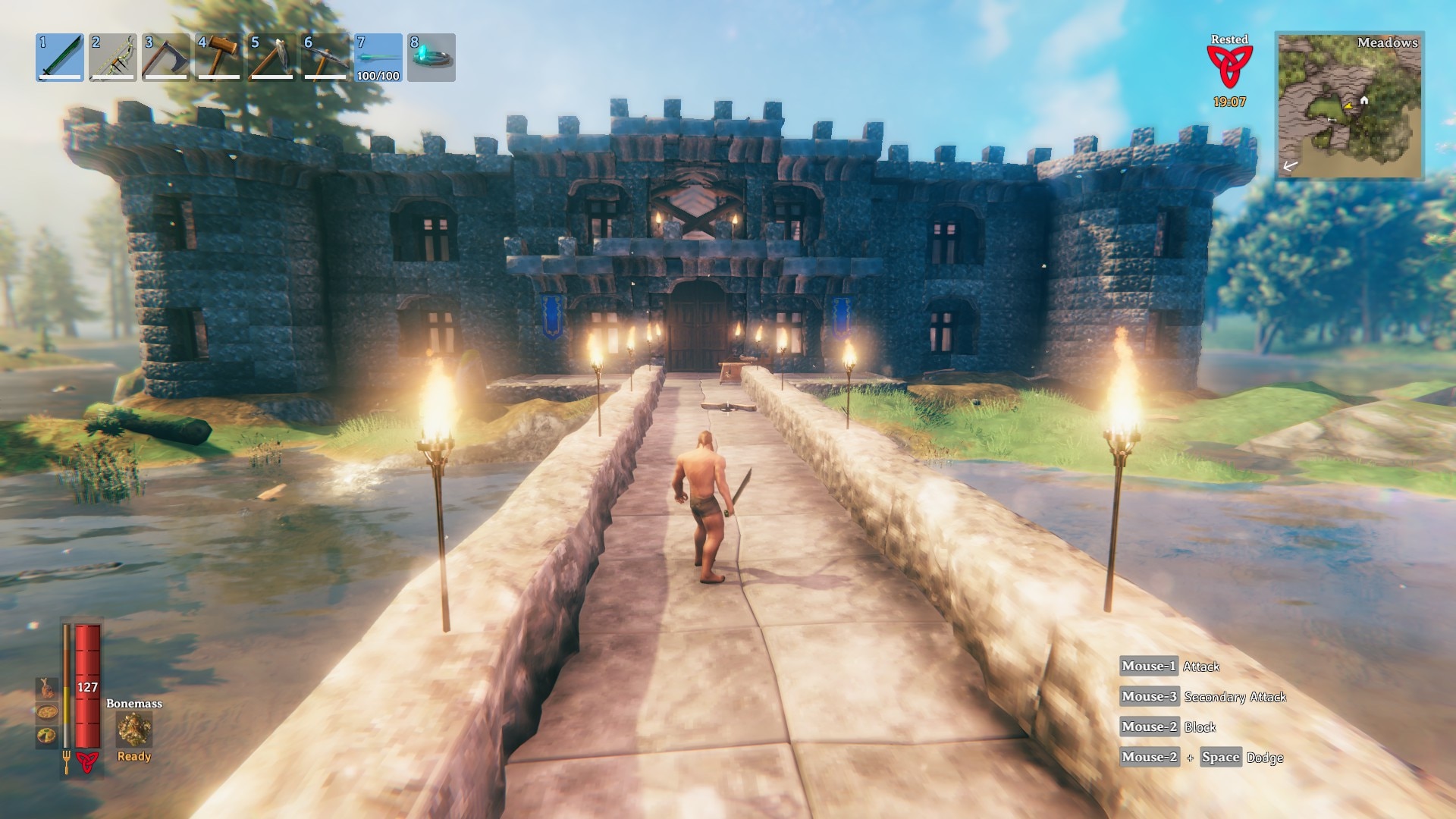This screenshot has height=819, width=1456.
Task: Select the green sword in hotbar slot 1
Action: pos(60,58)
